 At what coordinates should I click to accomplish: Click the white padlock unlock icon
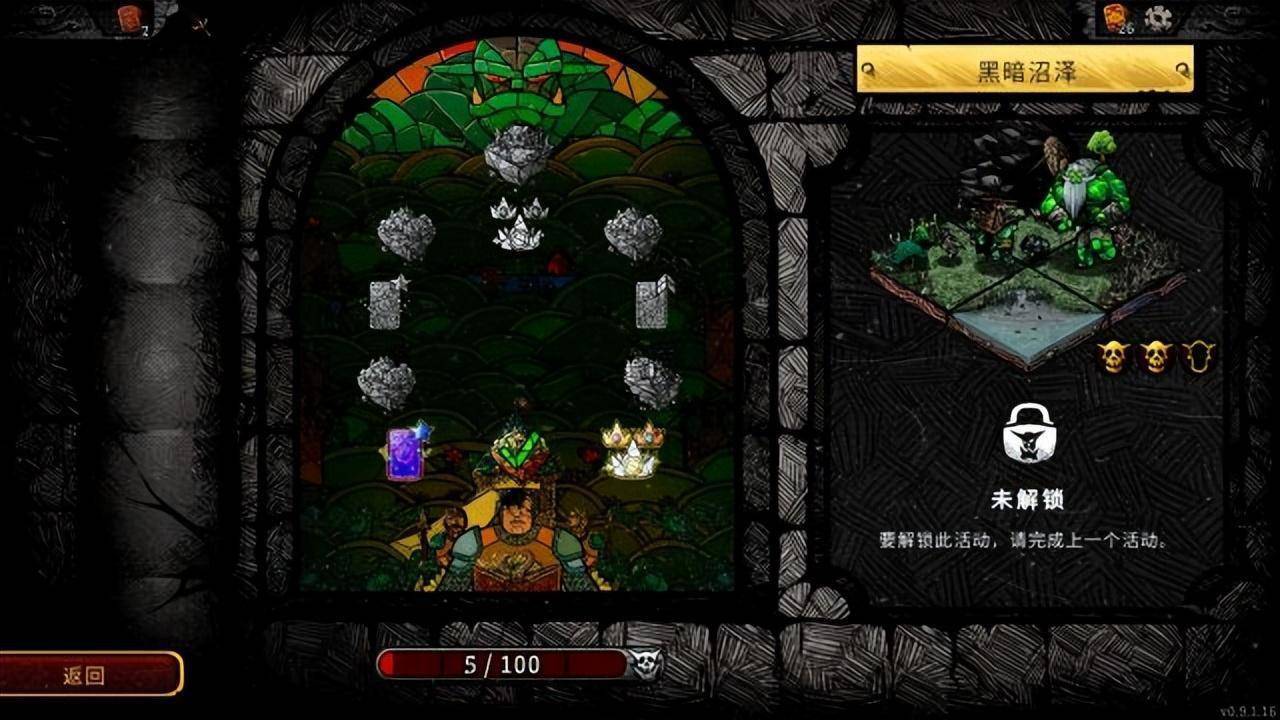1030,433
